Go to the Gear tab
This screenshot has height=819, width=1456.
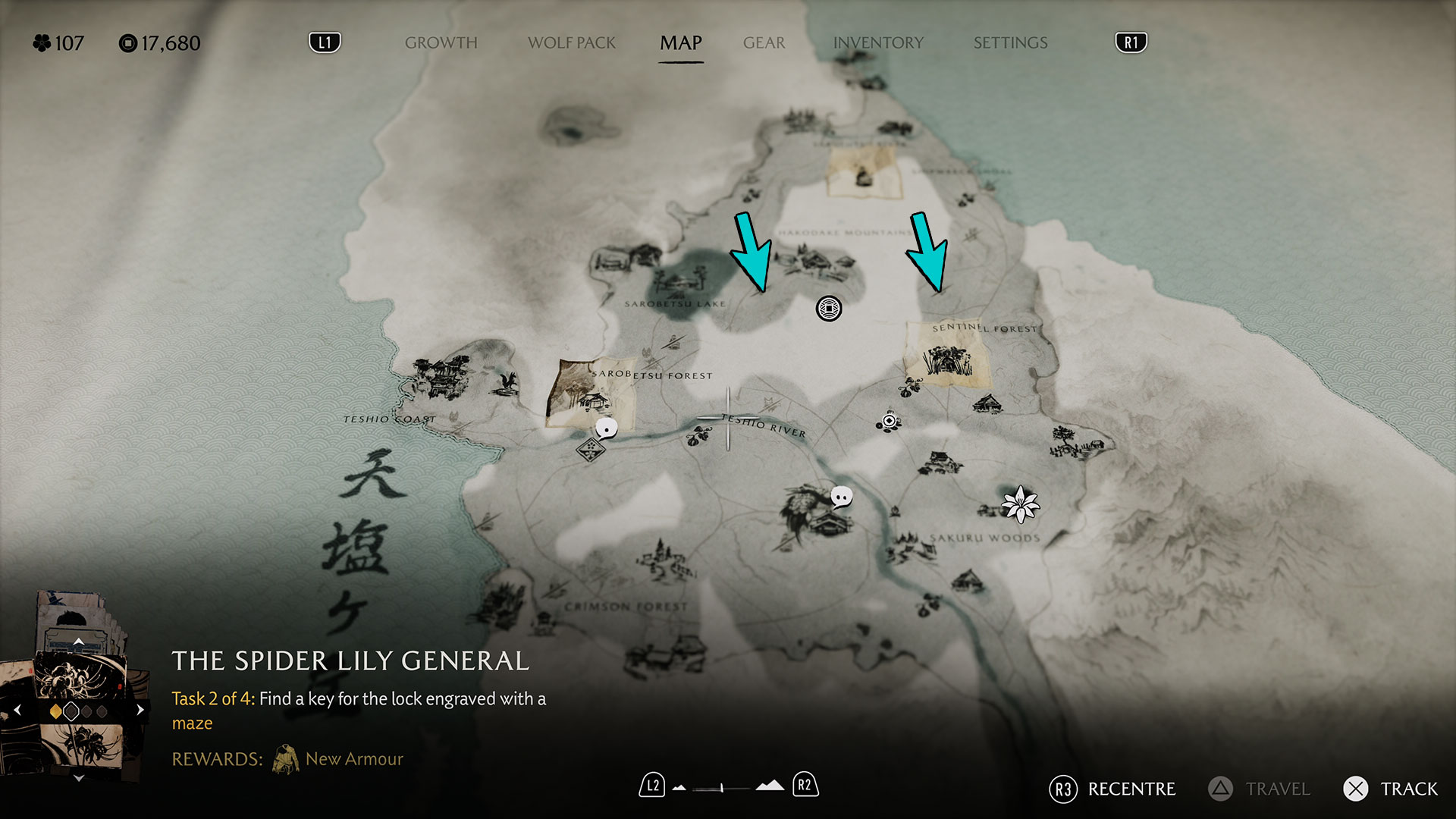coord(764,43)
